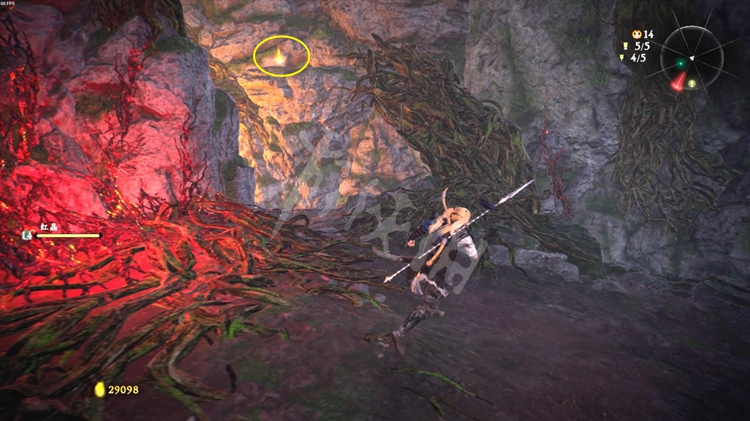
Task: Select the flask icon showing 5/5
Action: click(x=624, y=46)
